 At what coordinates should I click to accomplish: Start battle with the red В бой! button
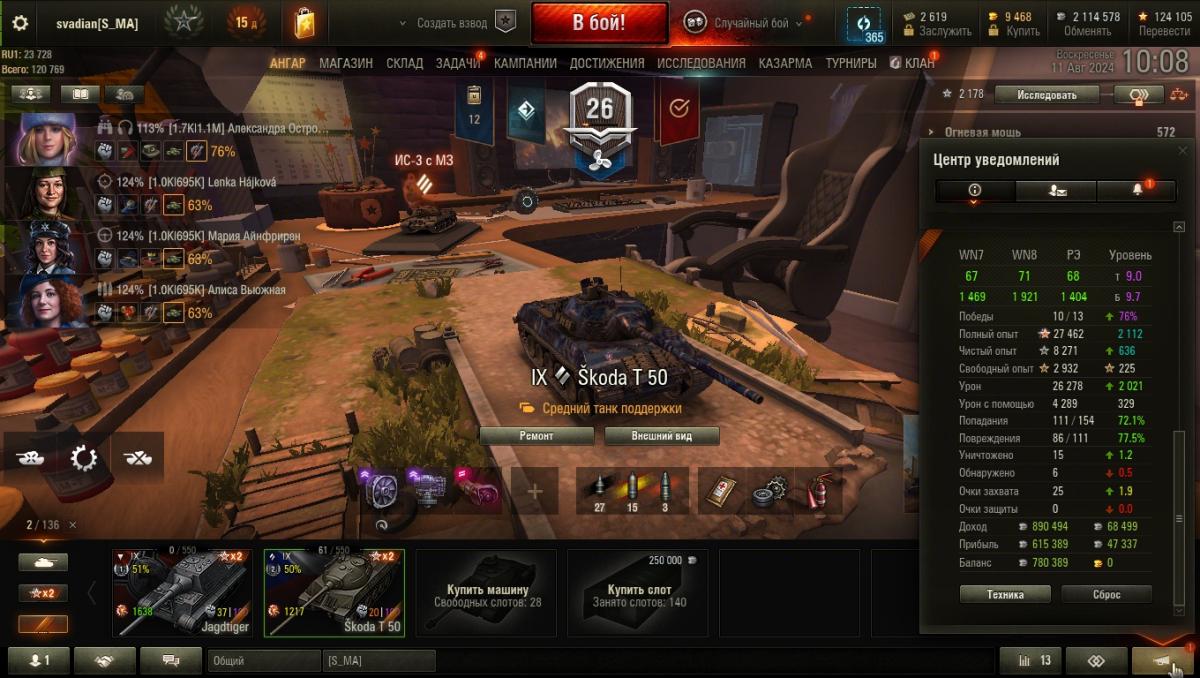tap(599, 22)
